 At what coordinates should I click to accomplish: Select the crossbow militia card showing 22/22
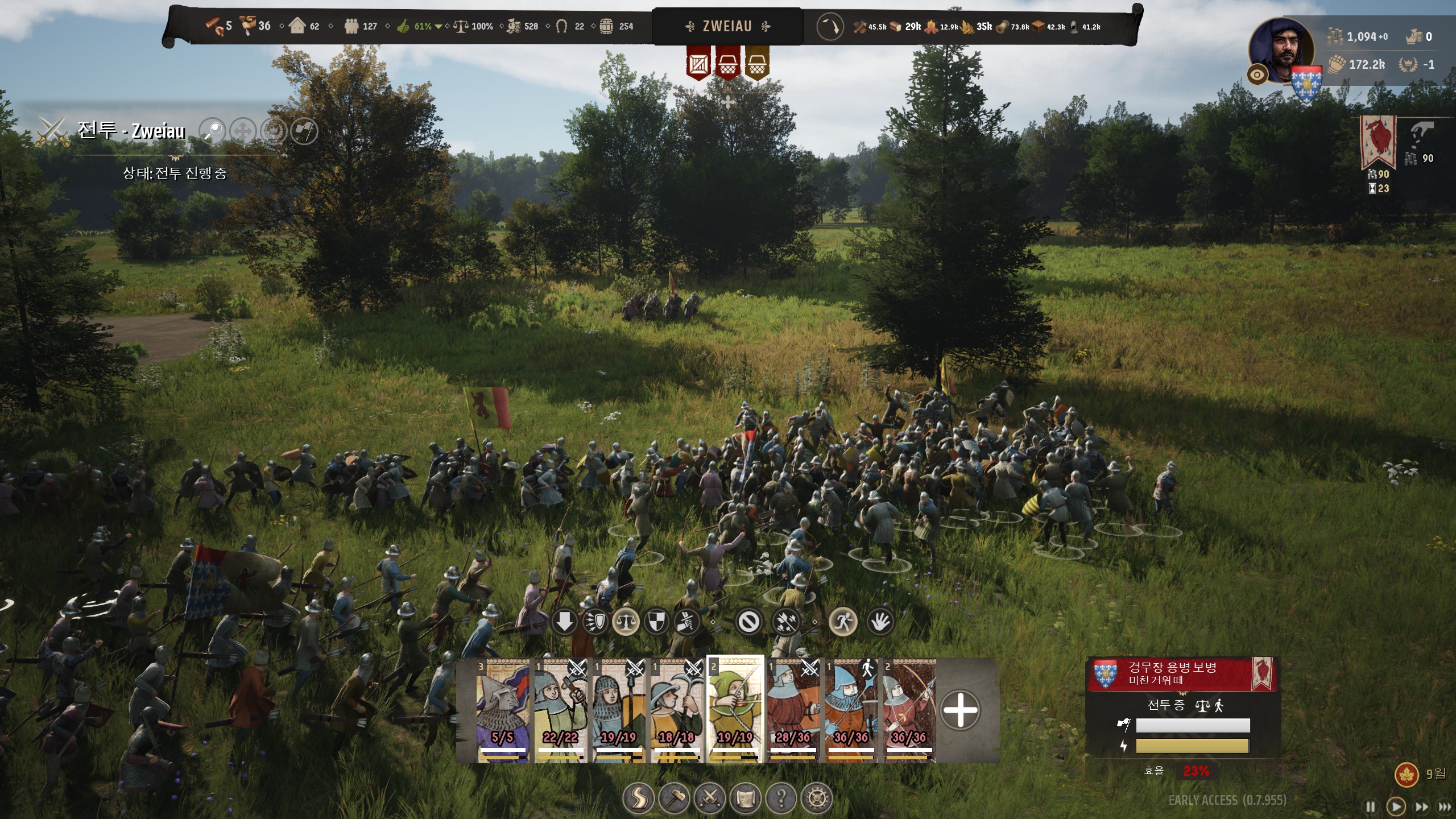[x=561, y=711]
